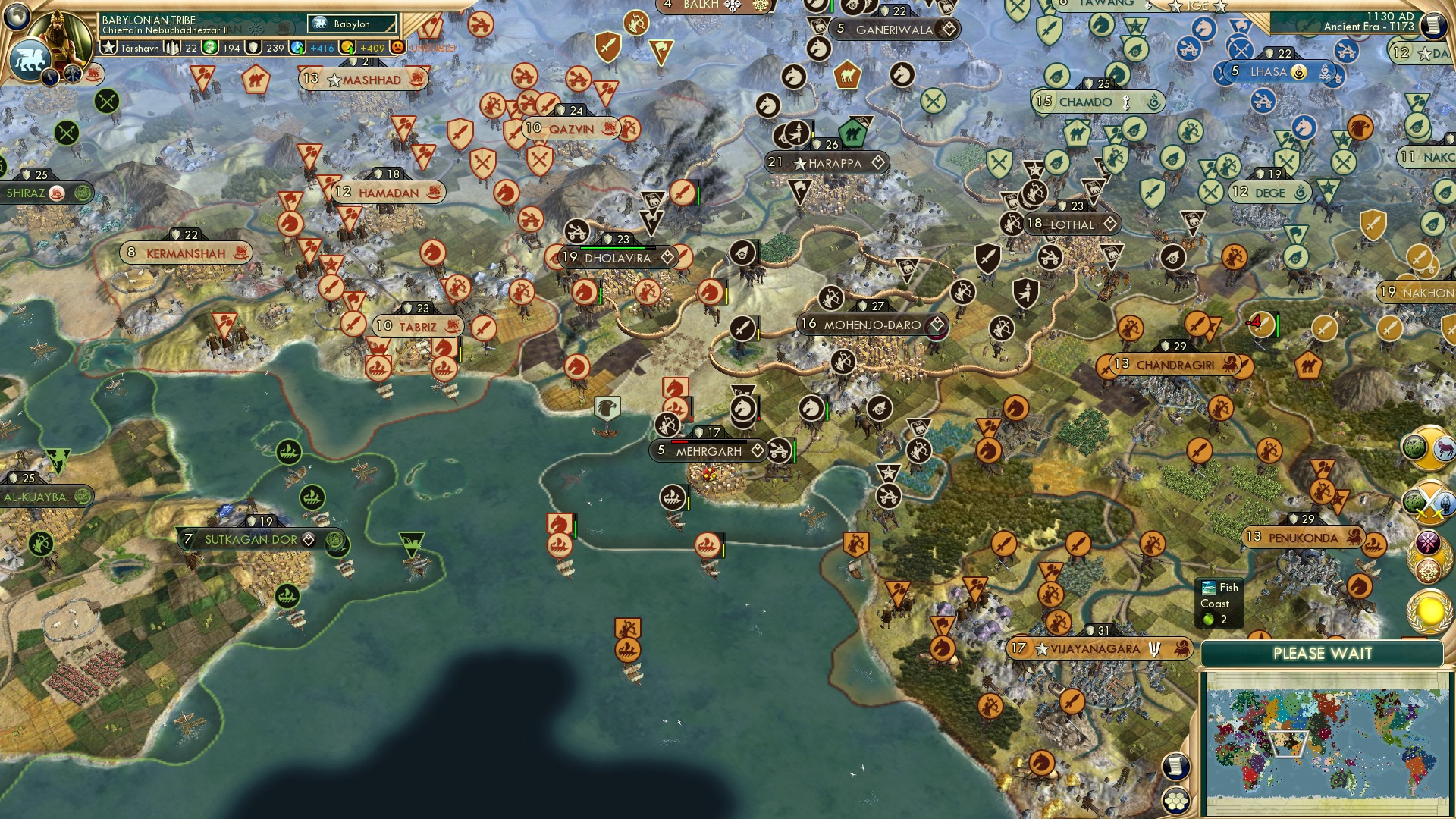
Task: Open the Victory Progress gold laurel icon
Action: pos(1428,610)
